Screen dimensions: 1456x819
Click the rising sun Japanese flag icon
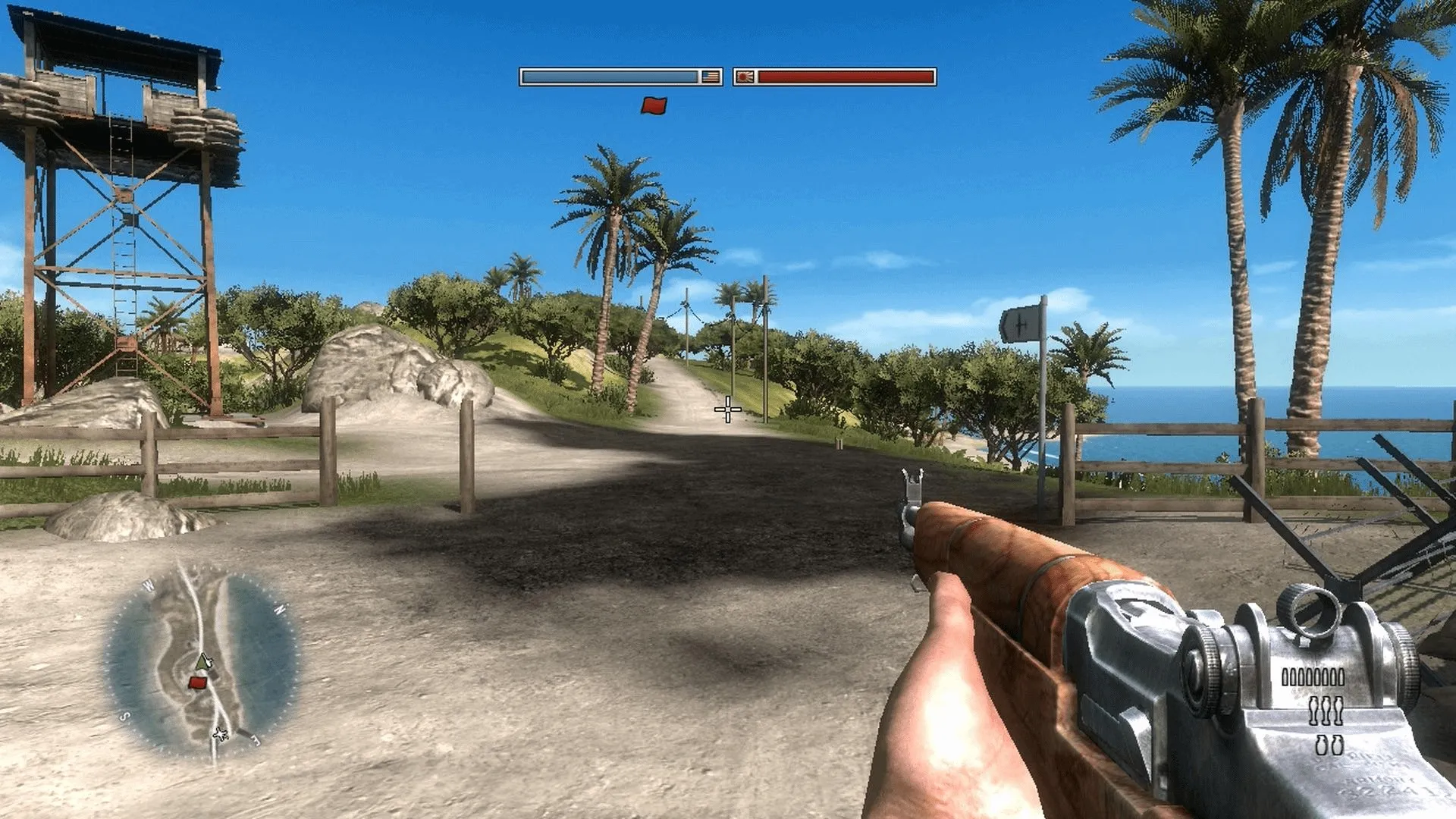745,76
